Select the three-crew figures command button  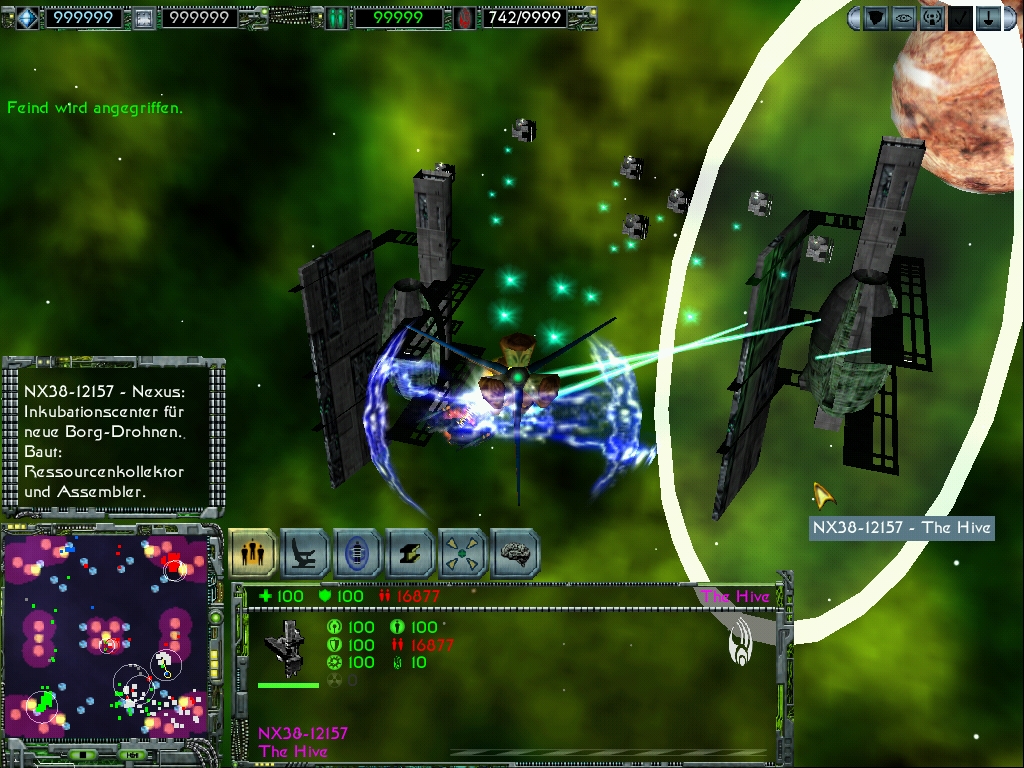click(253, 553)
